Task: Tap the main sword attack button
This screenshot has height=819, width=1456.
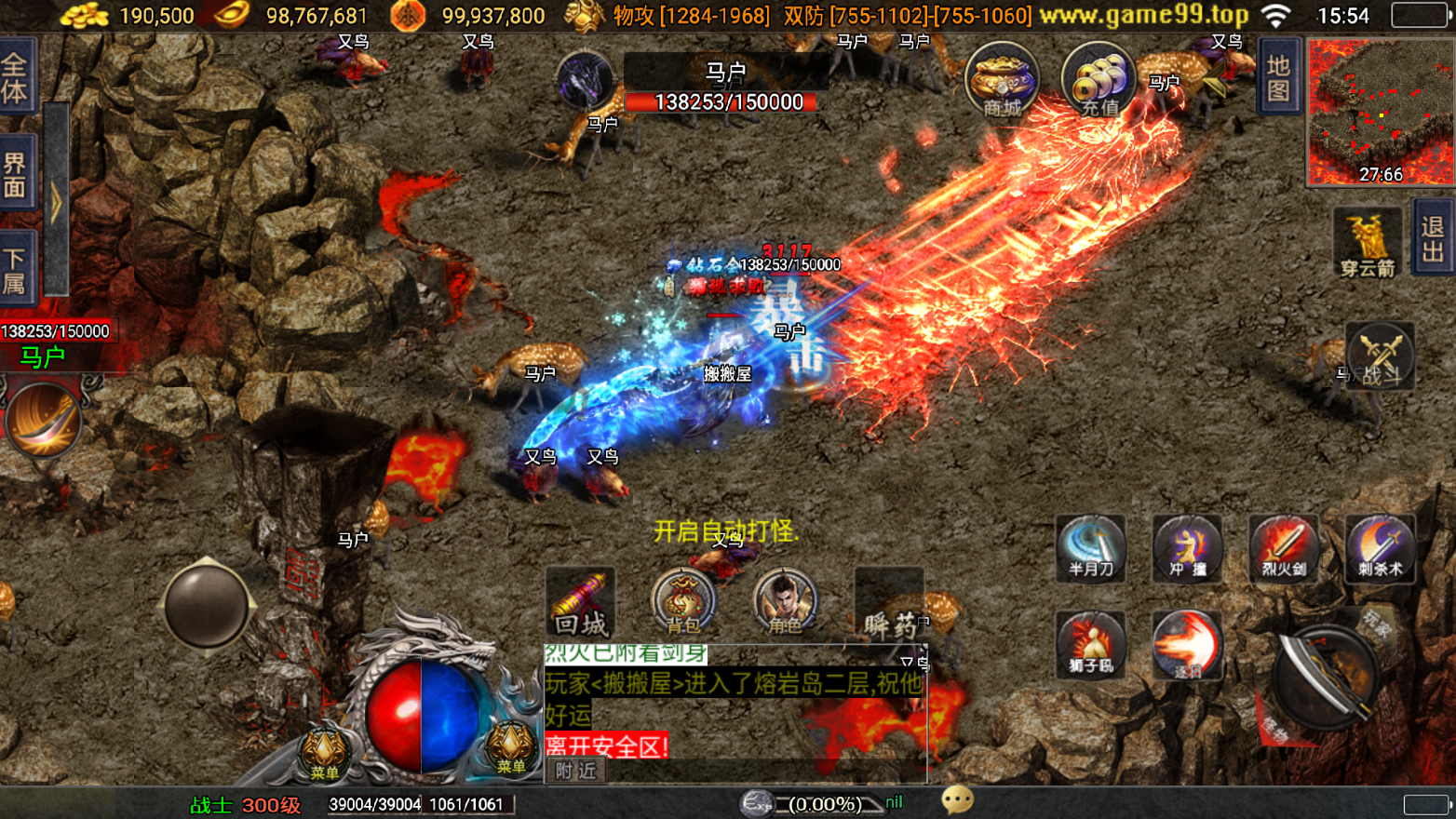Action: (x=1323, y=677)
